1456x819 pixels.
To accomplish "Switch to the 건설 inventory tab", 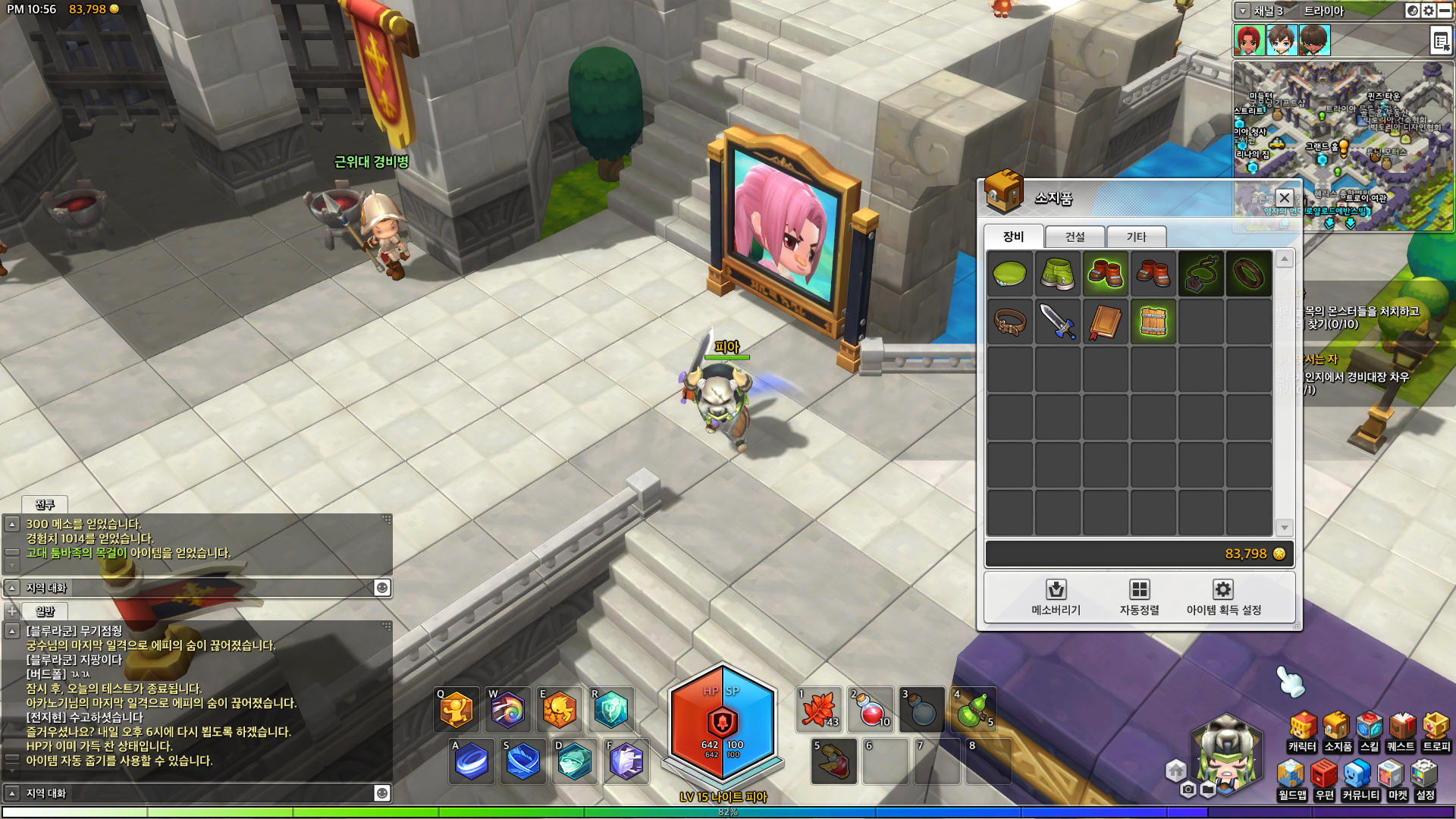I will [x=1075, y=237].
